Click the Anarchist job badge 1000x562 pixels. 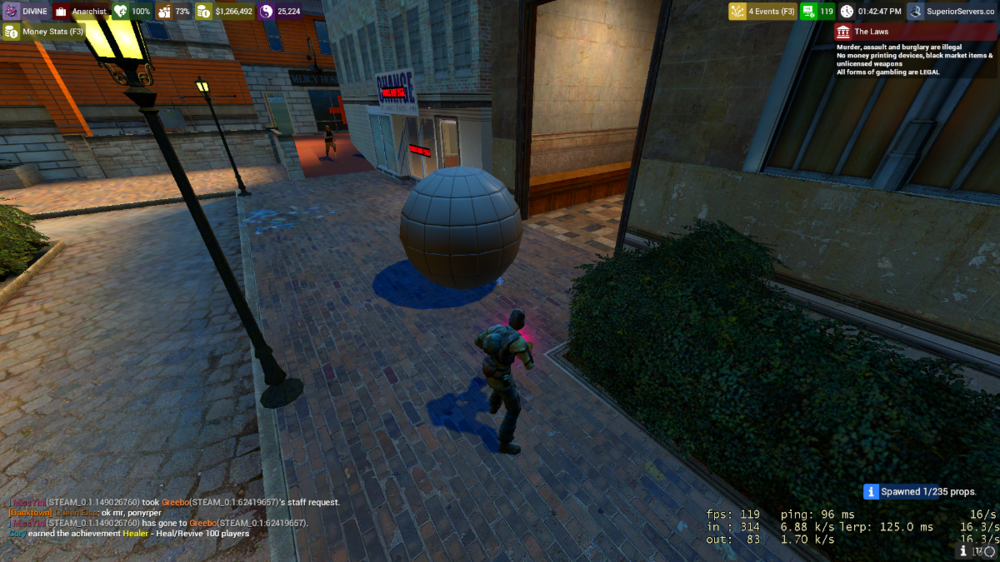click(x=80, y=12)
